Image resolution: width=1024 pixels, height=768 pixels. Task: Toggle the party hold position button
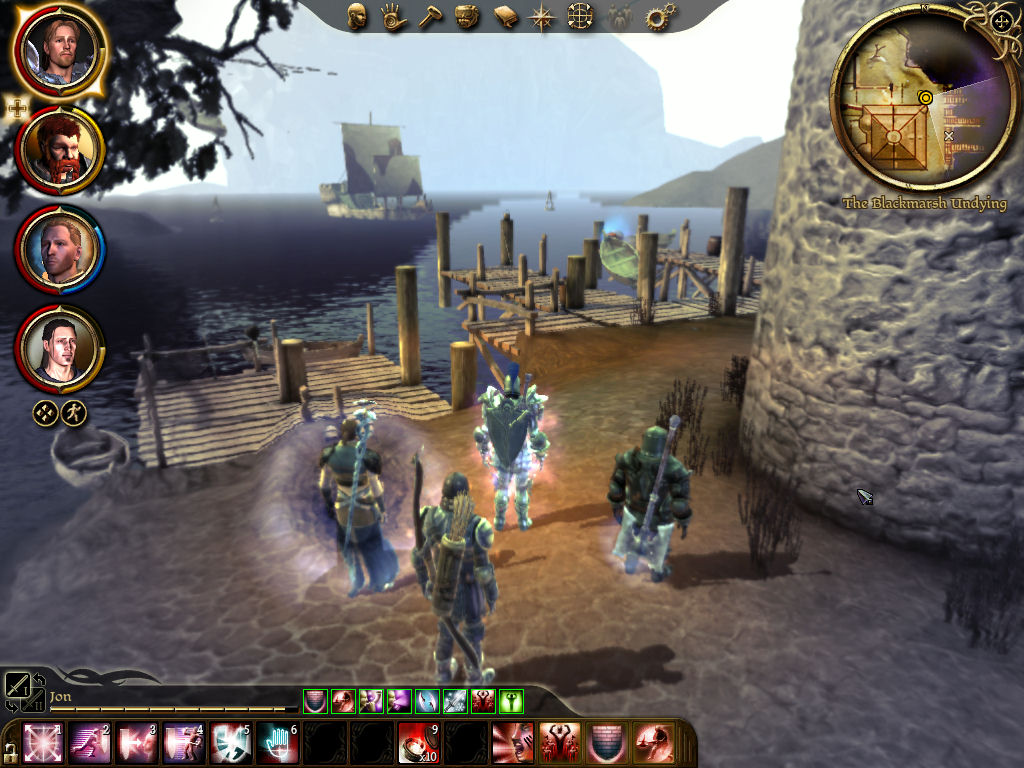pyautogui.click(x=45, y=413)
